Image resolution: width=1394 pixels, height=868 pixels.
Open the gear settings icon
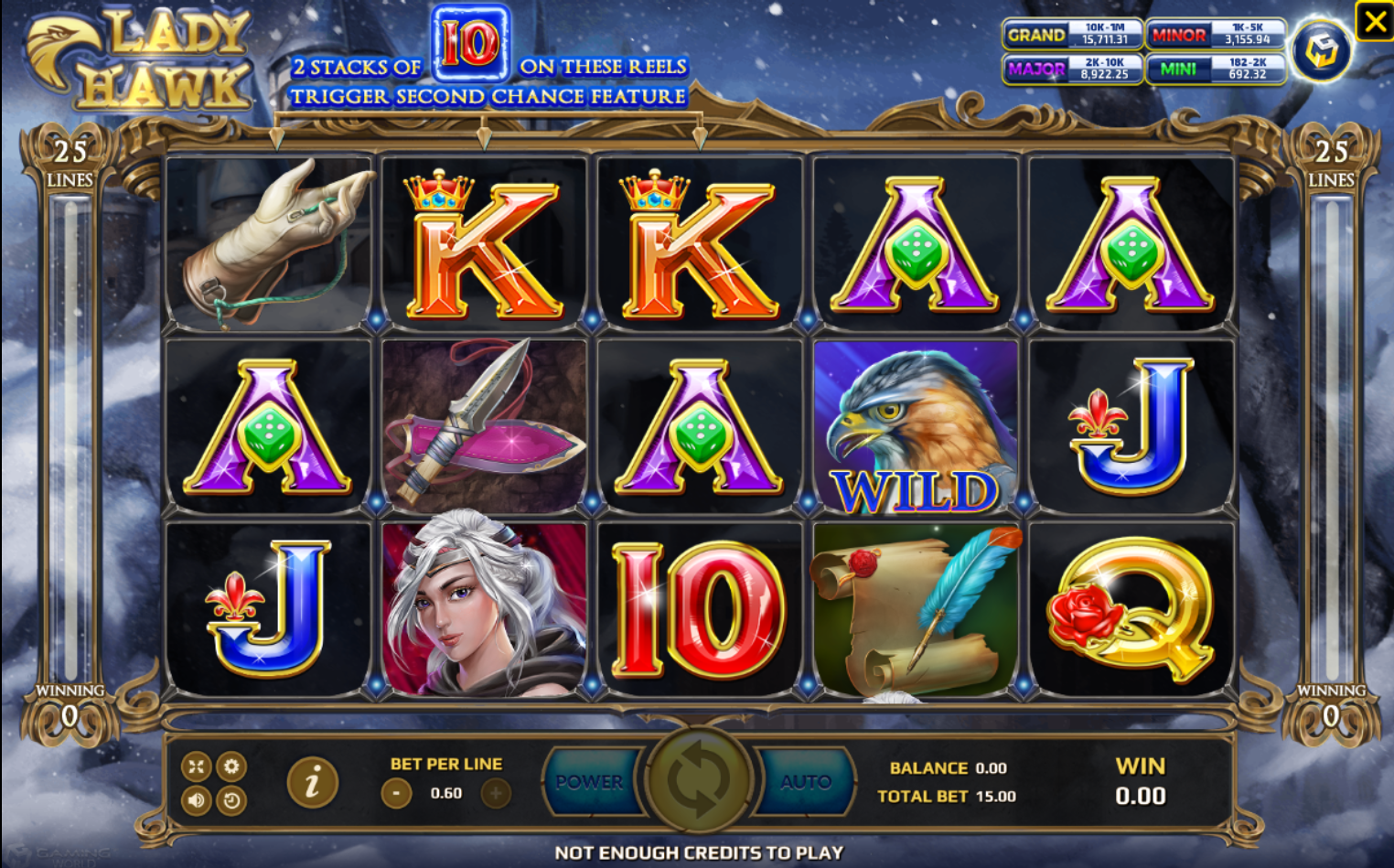[231, 766]
